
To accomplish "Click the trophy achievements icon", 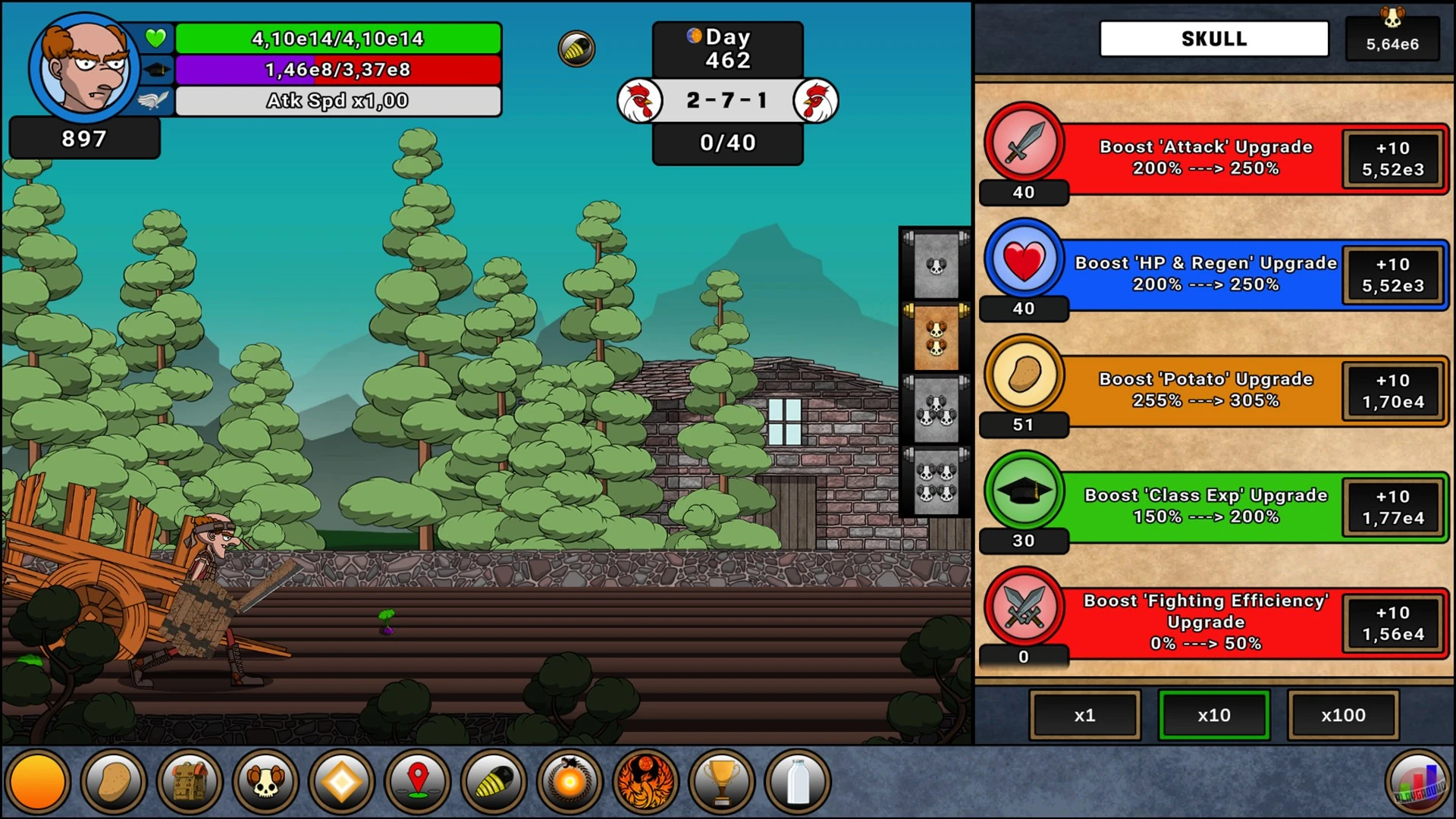I will [x=721, y=781].
